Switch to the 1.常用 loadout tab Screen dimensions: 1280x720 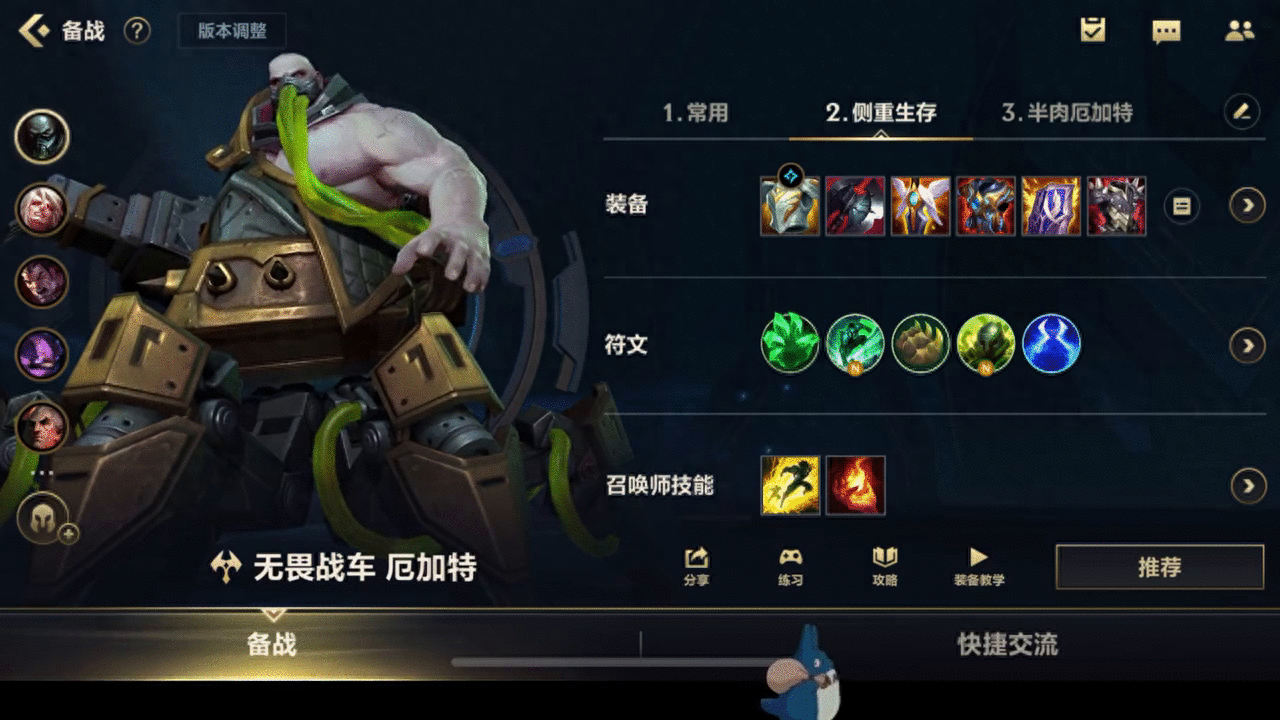pyautogui.click(x=694, y=113)
